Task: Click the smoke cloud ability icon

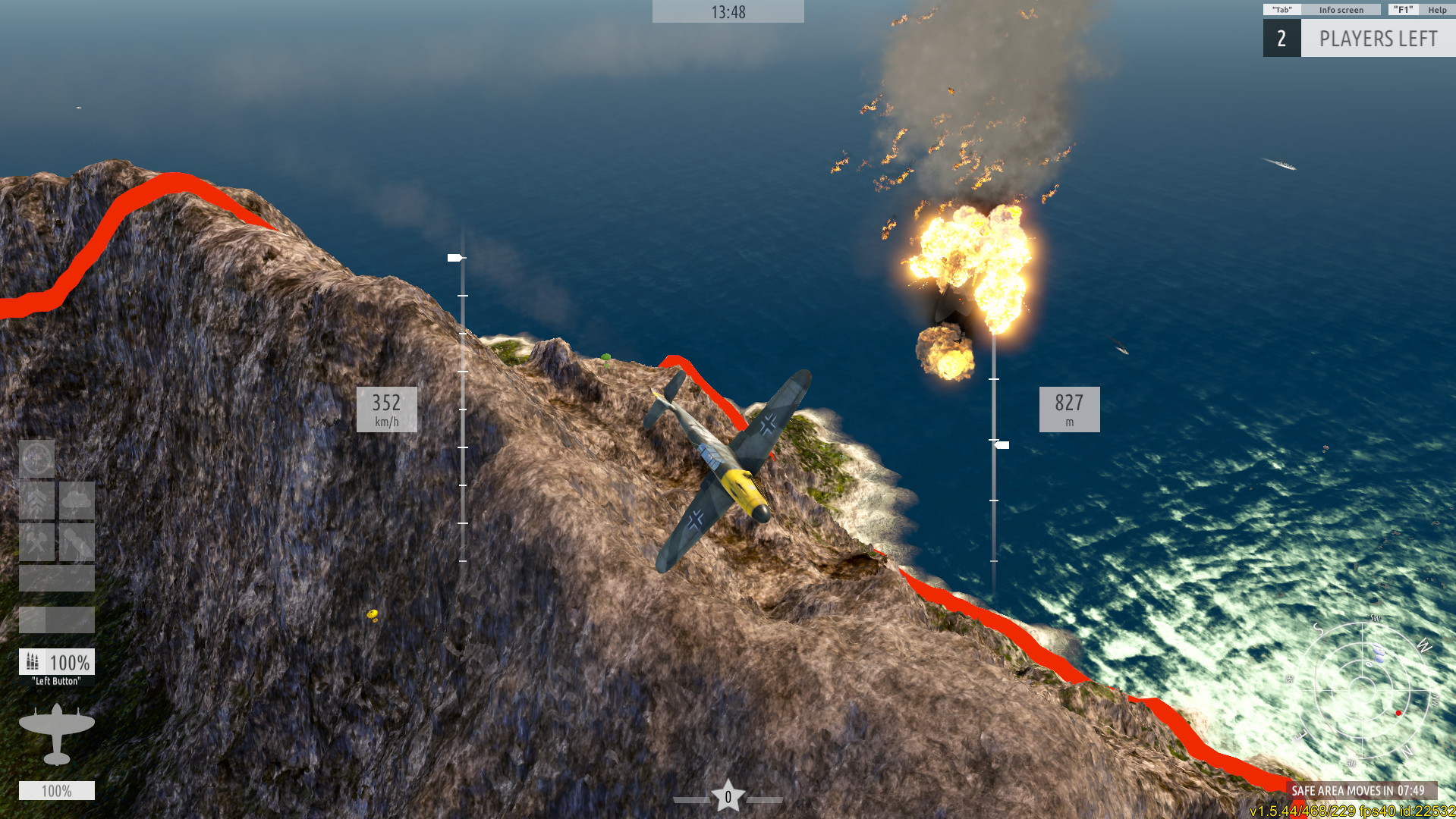Action: [76, 499]
